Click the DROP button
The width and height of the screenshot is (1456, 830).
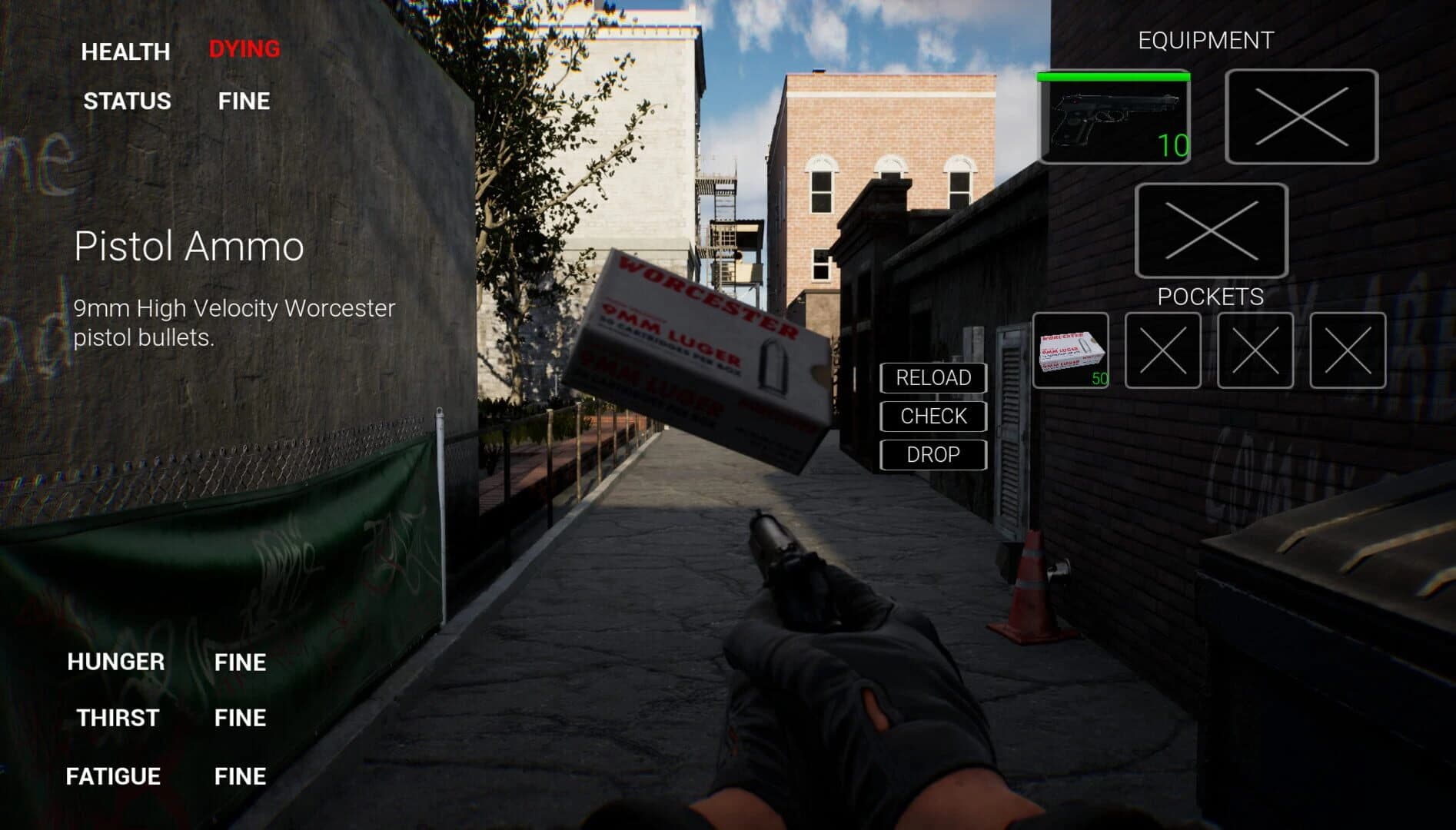[x=932, y=455]
